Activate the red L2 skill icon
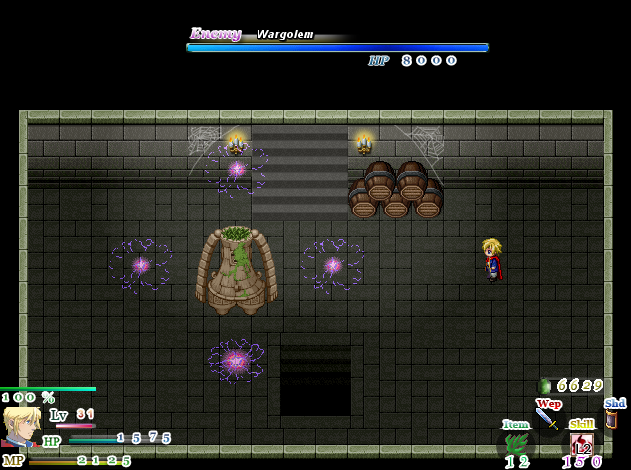Image resolution: width=631 pixels, height=470 pixels. click(581, 444)
